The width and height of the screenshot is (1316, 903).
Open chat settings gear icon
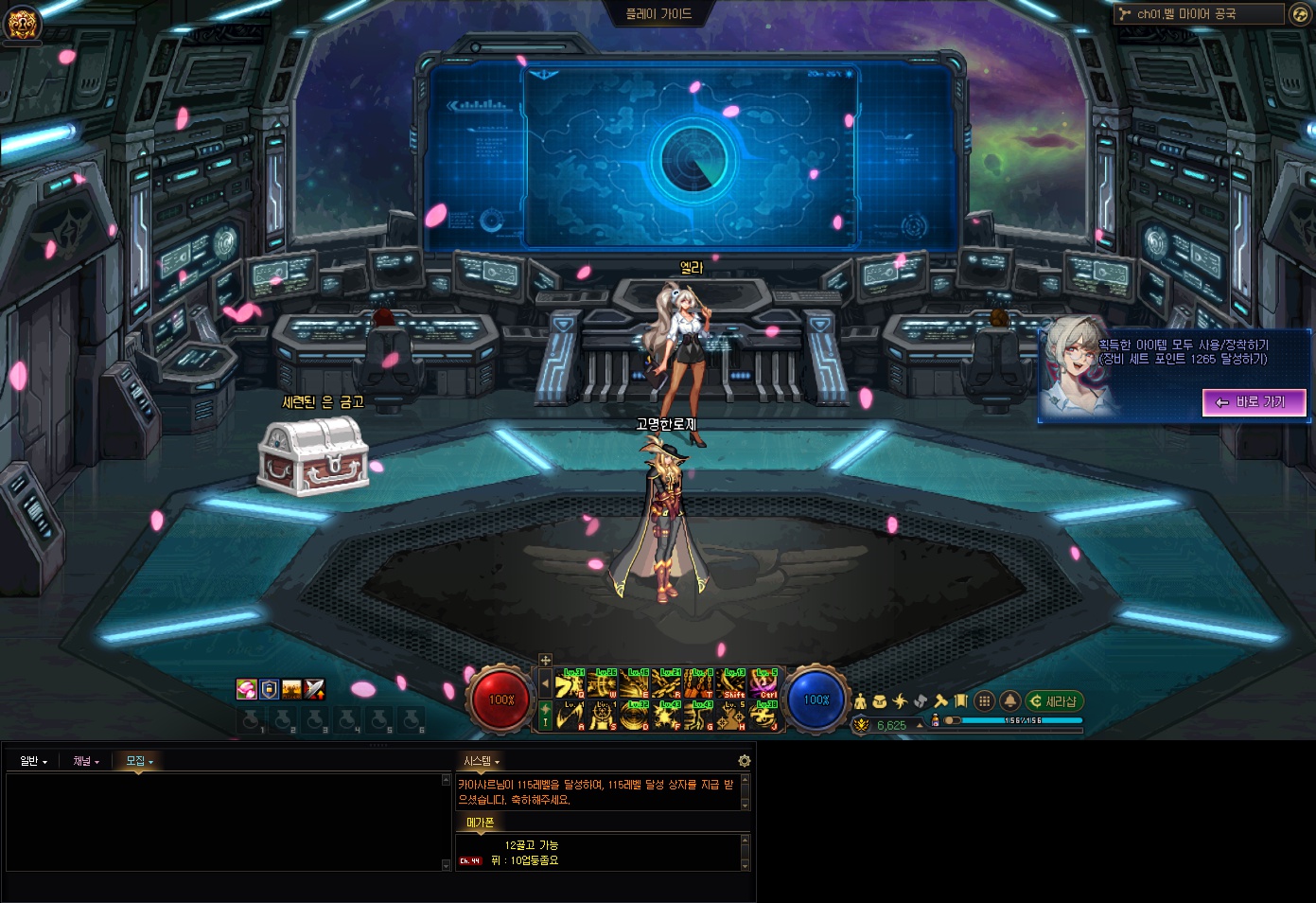745,761
